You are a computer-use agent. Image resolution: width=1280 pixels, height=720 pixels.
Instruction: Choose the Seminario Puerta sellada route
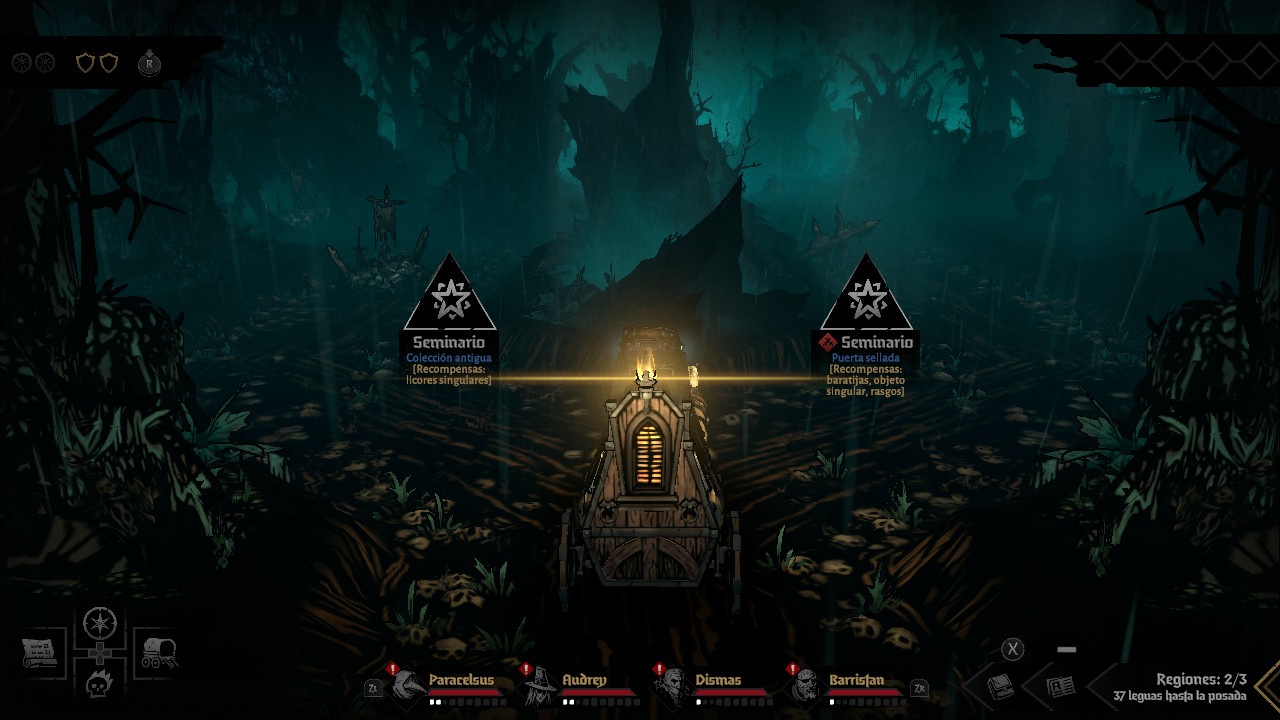pyautogui.click(x=865, y=300)
